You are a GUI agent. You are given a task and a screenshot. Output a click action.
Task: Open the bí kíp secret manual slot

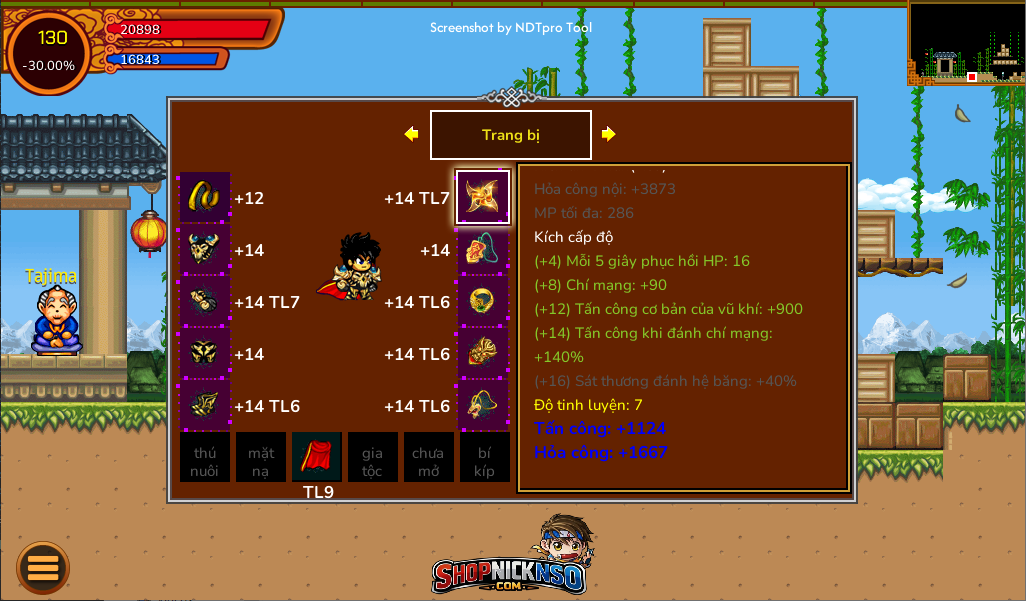pos(484,458)
